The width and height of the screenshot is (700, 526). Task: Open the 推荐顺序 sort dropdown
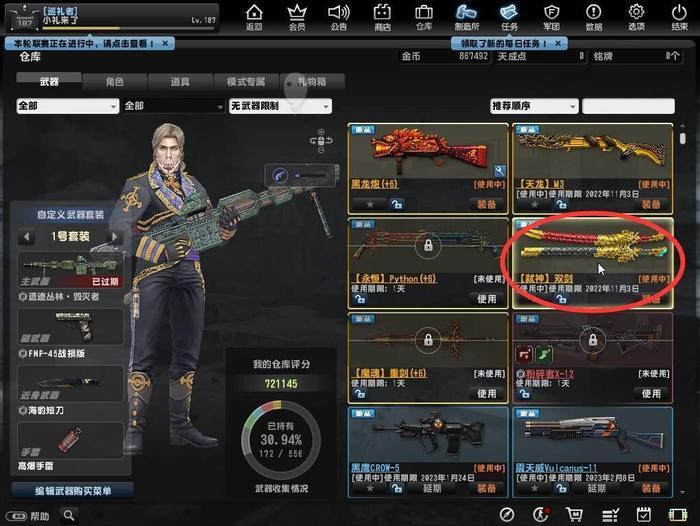click(x=533, y=106)
